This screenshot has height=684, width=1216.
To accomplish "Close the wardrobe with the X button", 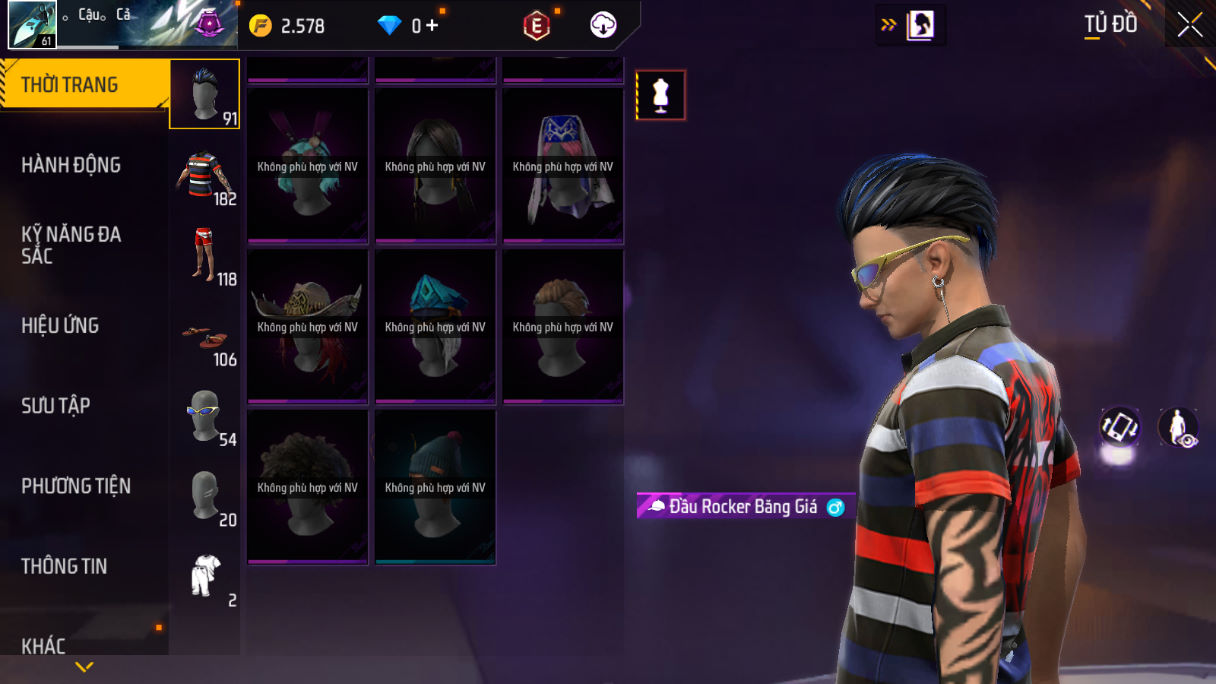I will click(1190, 25).
